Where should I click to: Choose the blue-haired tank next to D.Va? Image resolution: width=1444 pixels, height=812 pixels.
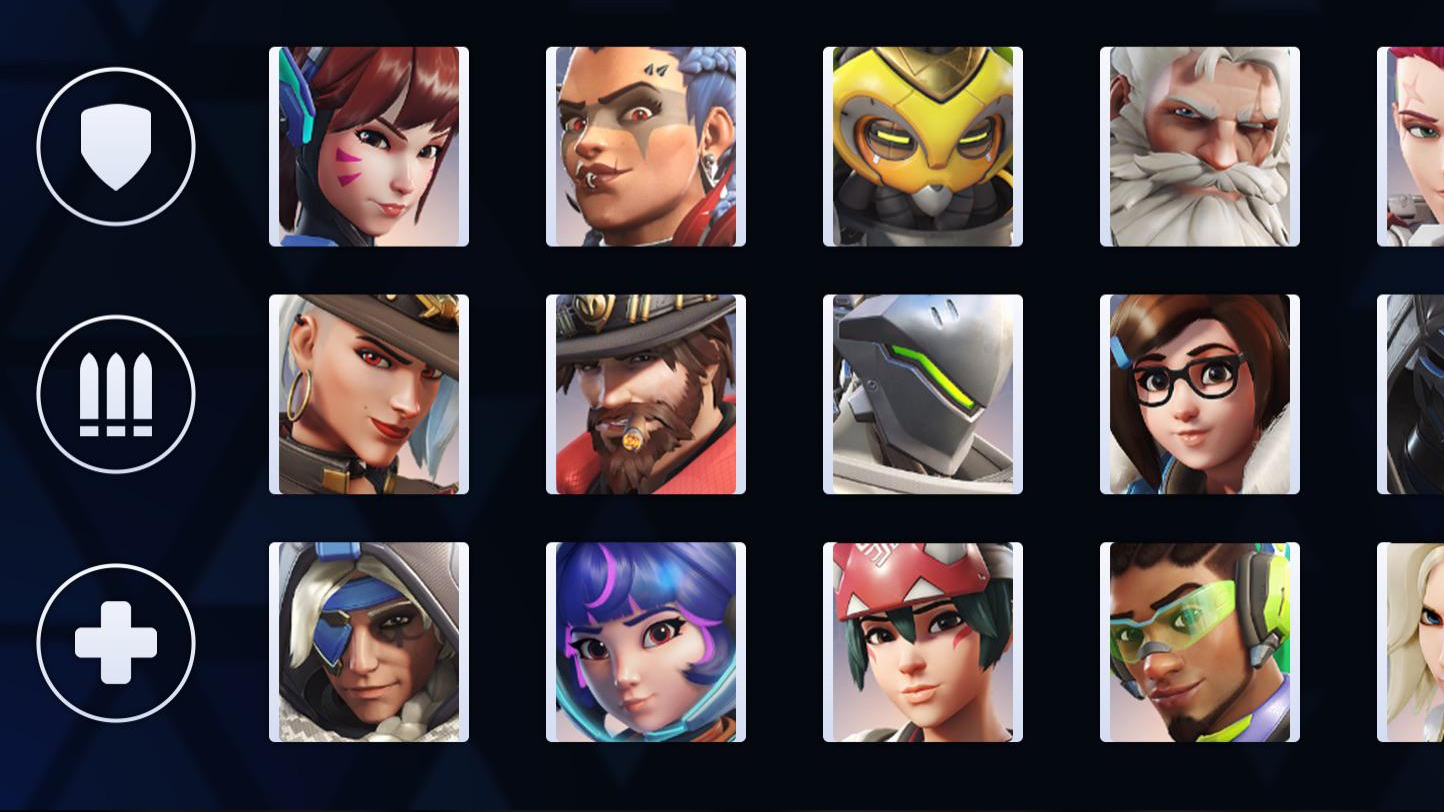coord(645,146)
